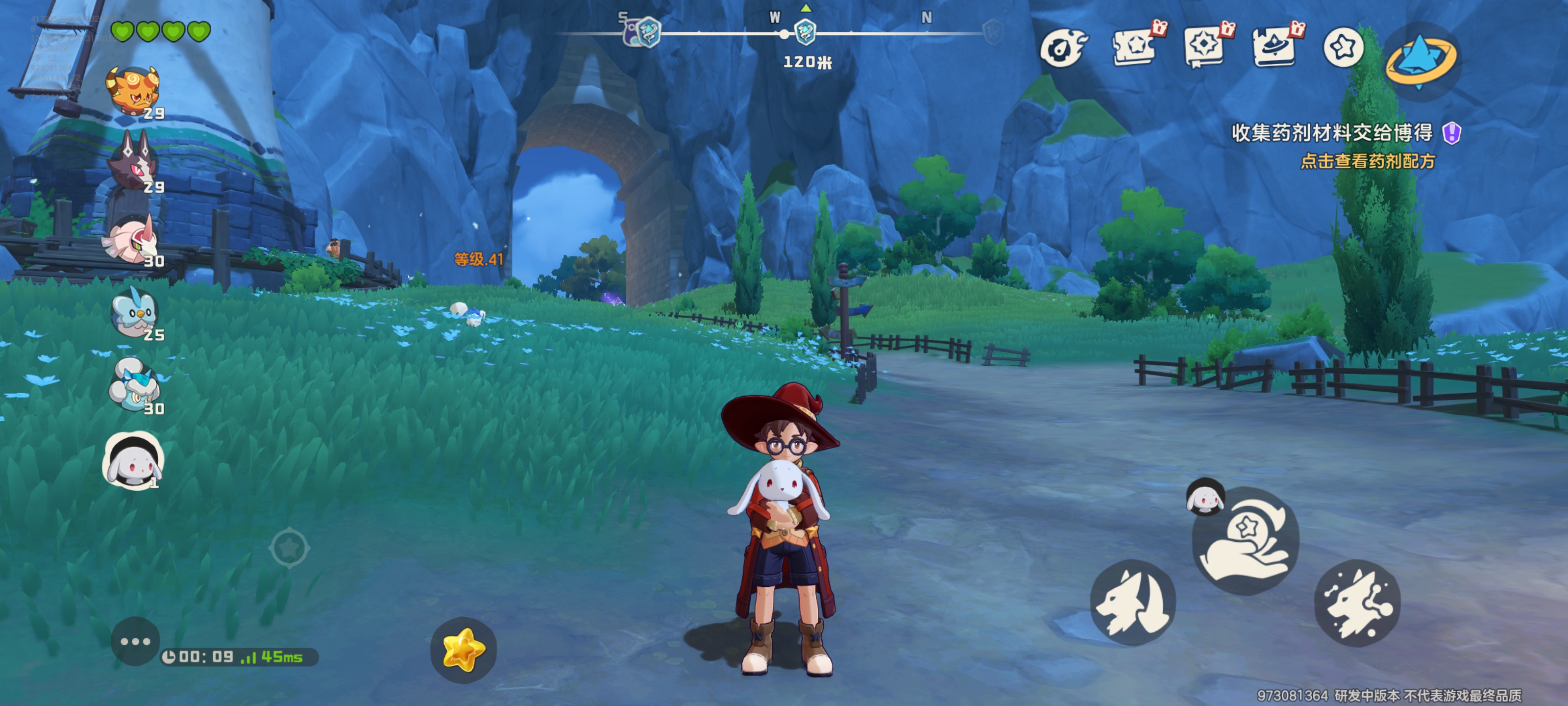The image size is (1568, 706).
Task: Use the wolf head skill button
Action: 1132,602
